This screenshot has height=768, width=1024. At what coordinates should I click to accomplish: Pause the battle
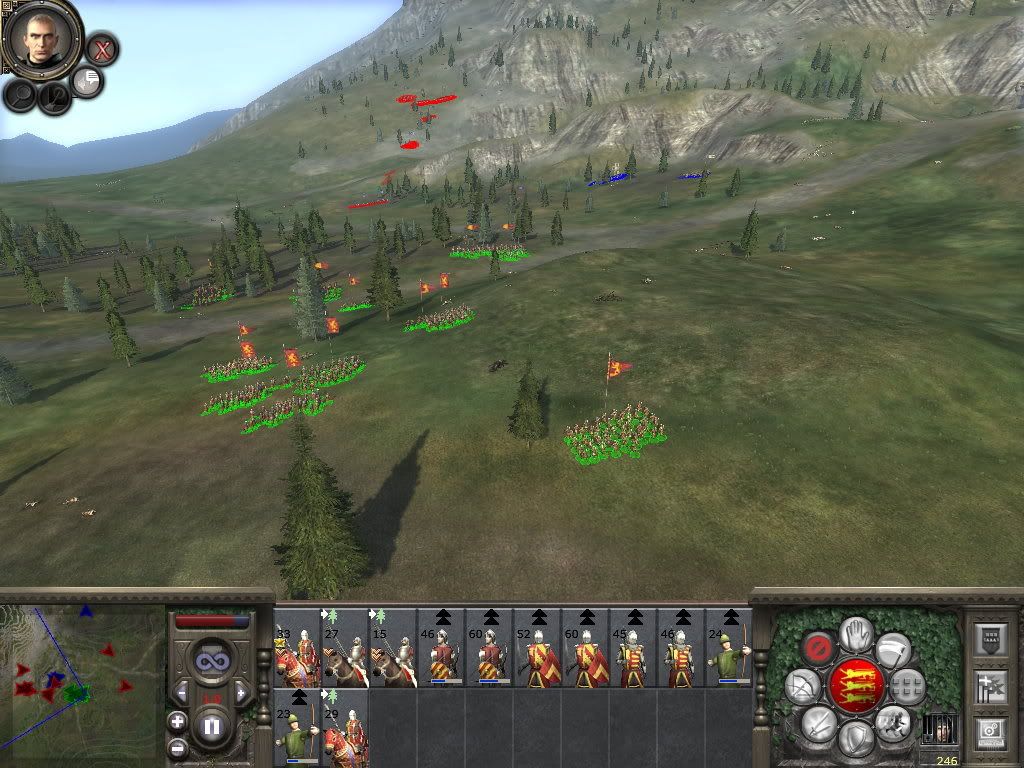(x=212, y=727)
